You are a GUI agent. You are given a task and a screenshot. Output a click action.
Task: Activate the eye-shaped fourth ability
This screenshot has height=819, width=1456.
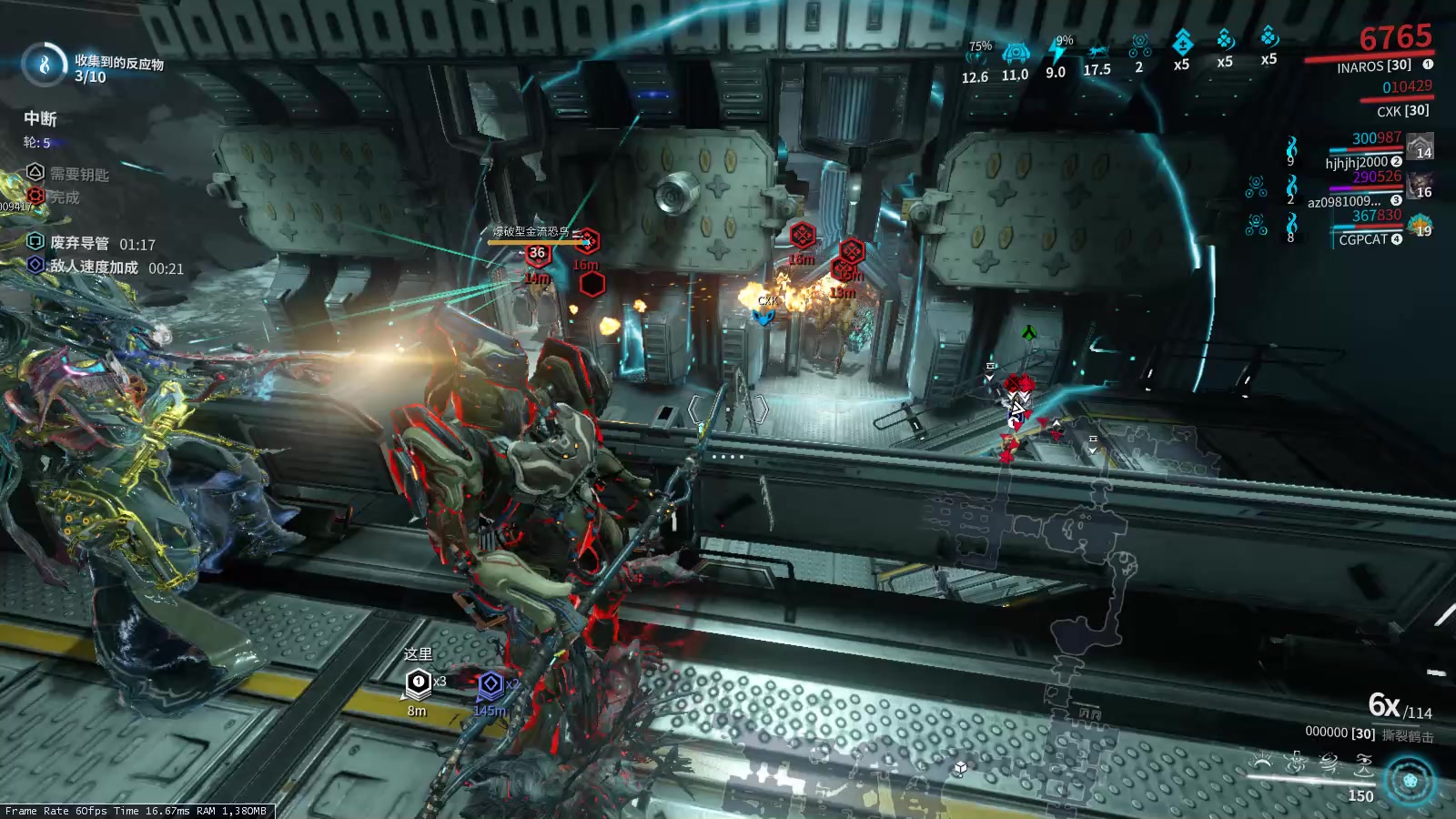(1363, 763)
